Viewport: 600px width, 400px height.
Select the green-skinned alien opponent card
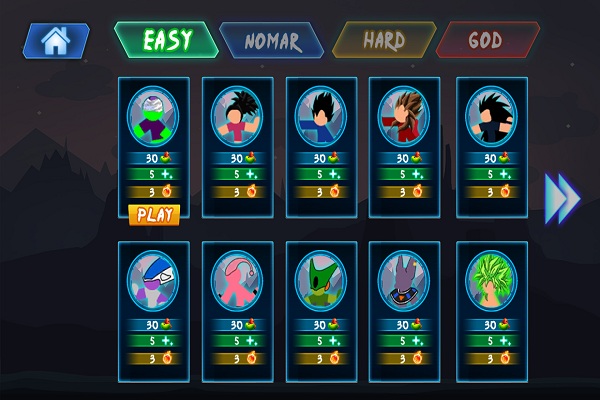153,118
